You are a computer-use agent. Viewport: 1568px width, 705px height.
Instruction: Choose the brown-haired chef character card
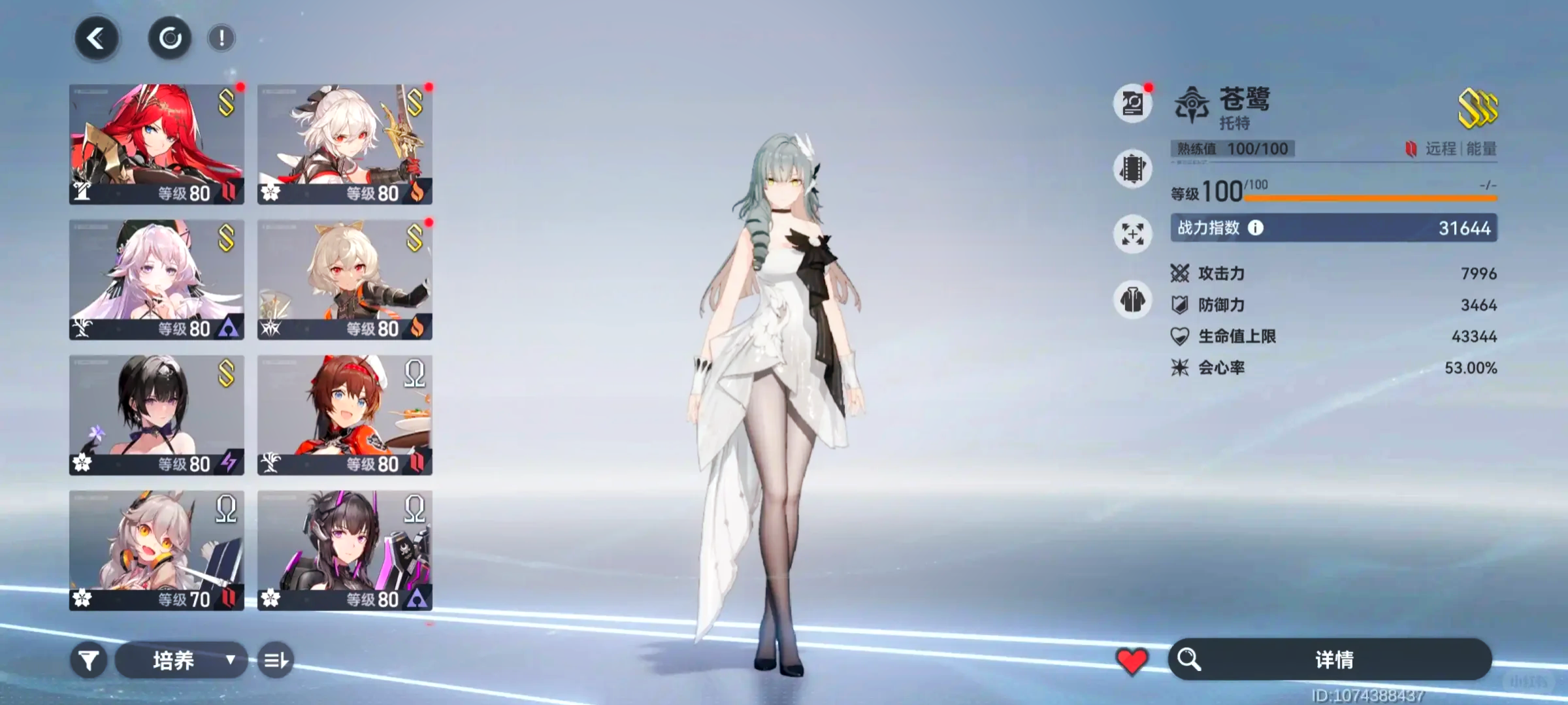coord(345,415)
